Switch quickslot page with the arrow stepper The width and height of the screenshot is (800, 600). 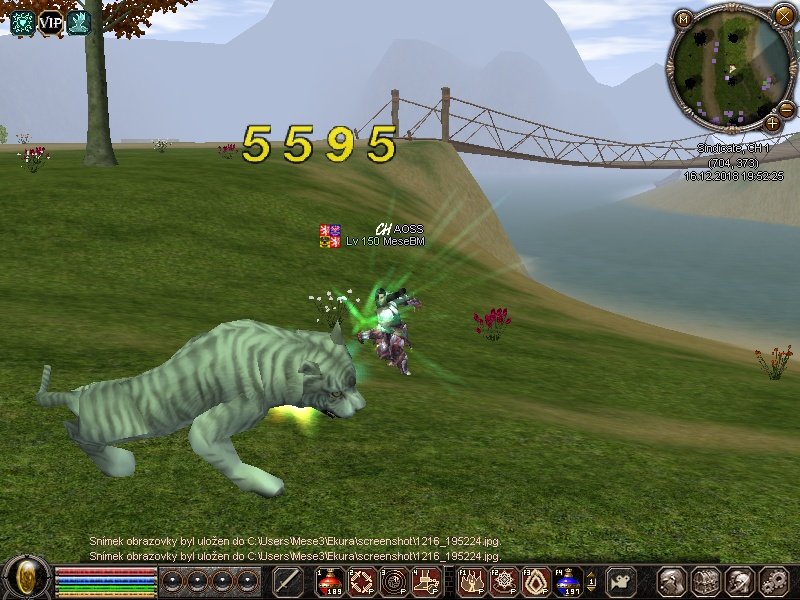point(592,581)
